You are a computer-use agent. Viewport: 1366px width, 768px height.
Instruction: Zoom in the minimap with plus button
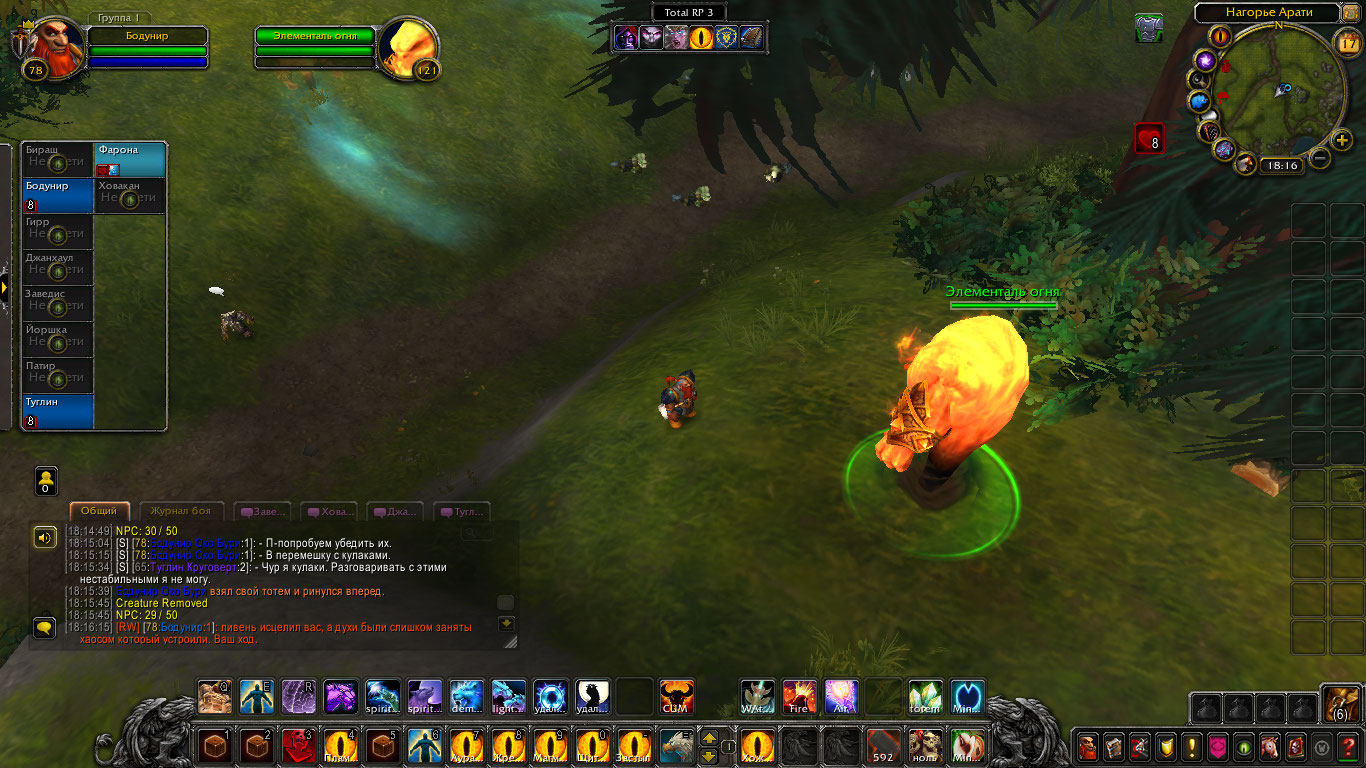pyautogui.click(x=1342, y=139)
